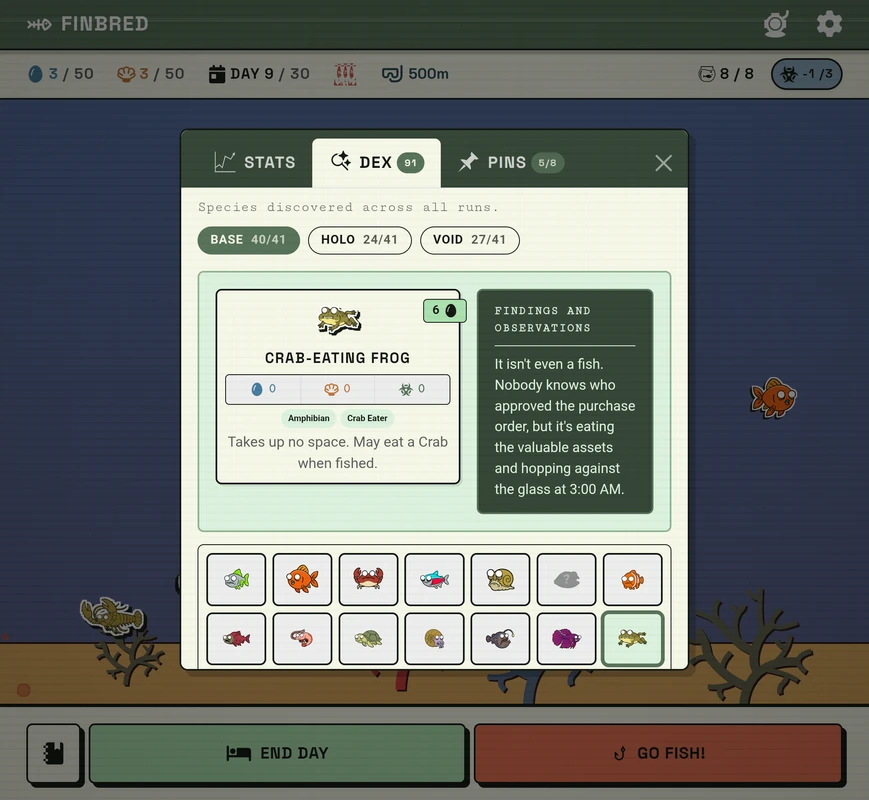This screenshot has height=800, width=869.
Task: Open the snail dex entry
Action: [x=500, y=580]
